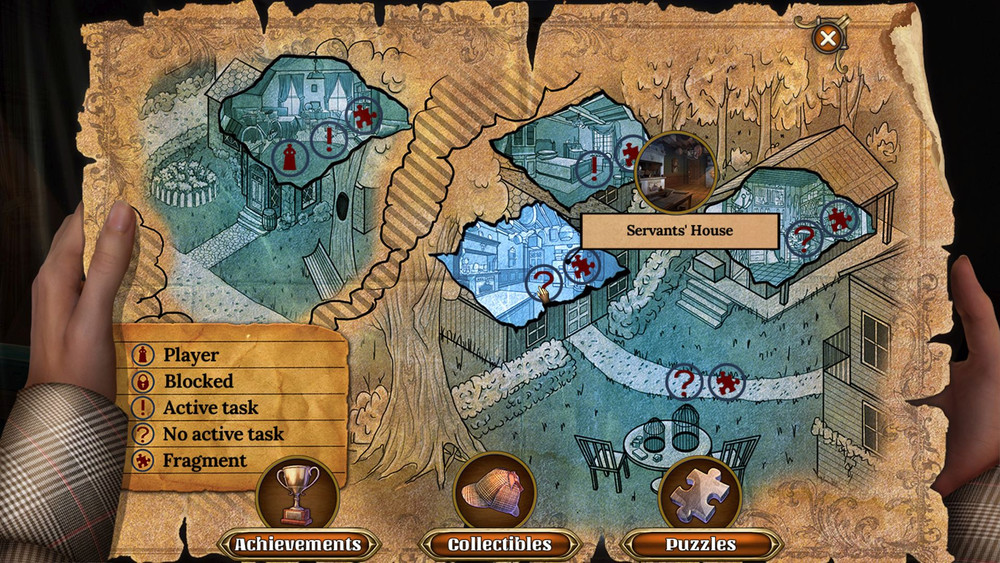Select the exclamation marker at Servants' House

pos(595,169)
